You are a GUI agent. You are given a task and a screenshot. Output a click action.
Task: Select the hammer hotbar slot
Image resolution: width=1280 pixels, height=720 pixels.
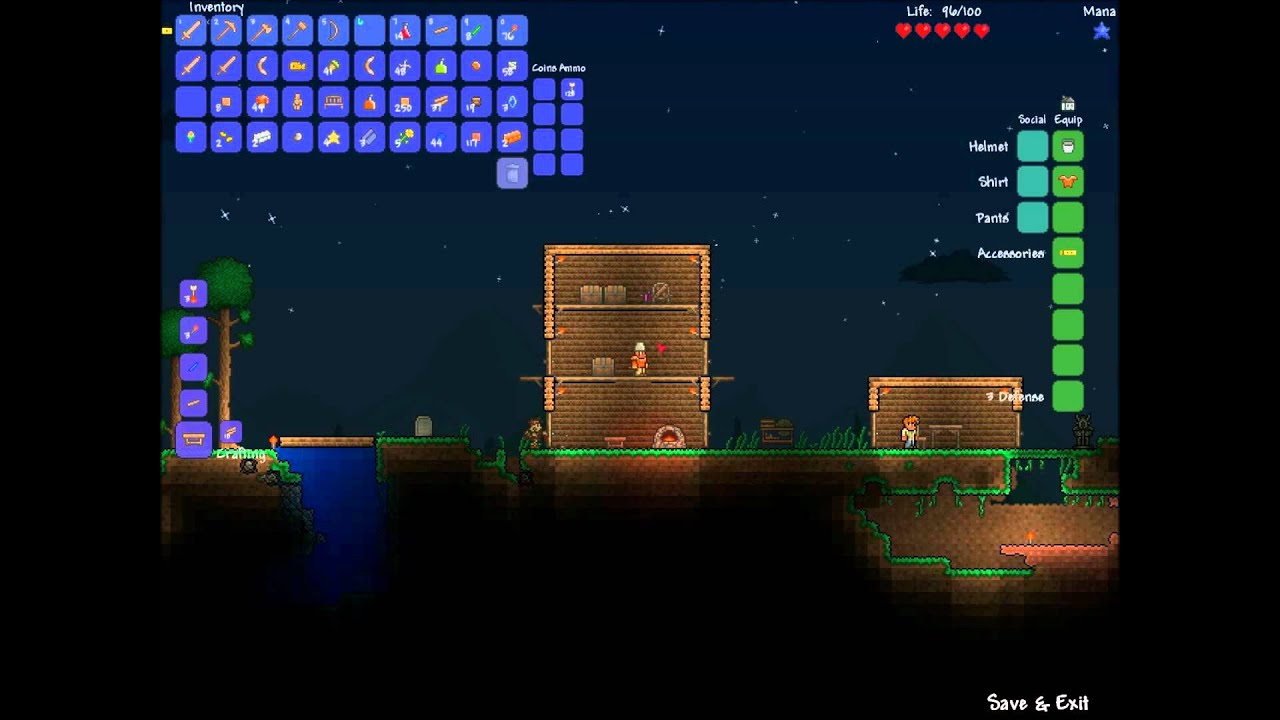click(x=298, y=31)
